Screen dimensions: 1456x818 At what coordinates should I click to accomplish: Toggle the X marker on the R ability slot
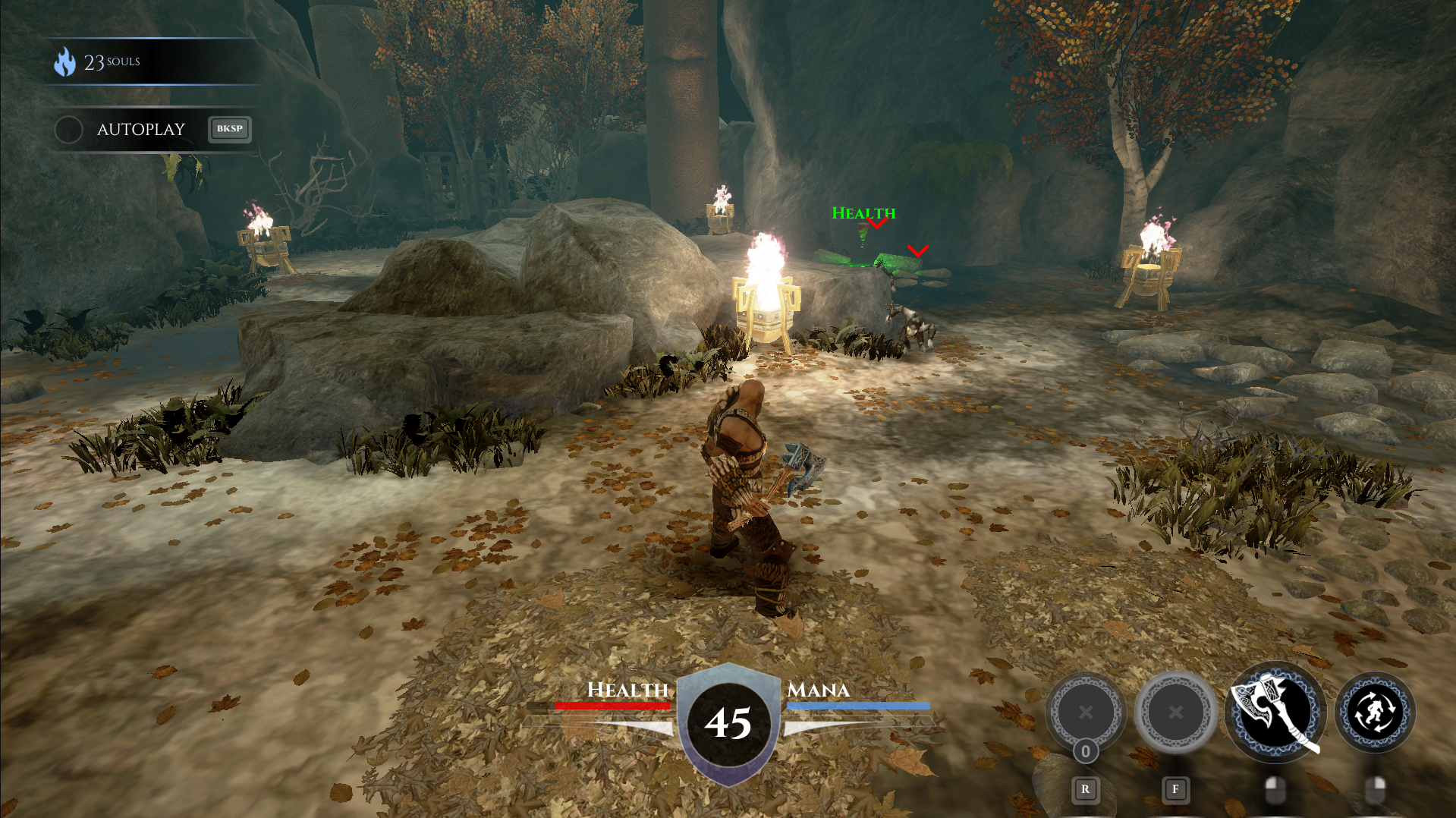pos(1085,713)
